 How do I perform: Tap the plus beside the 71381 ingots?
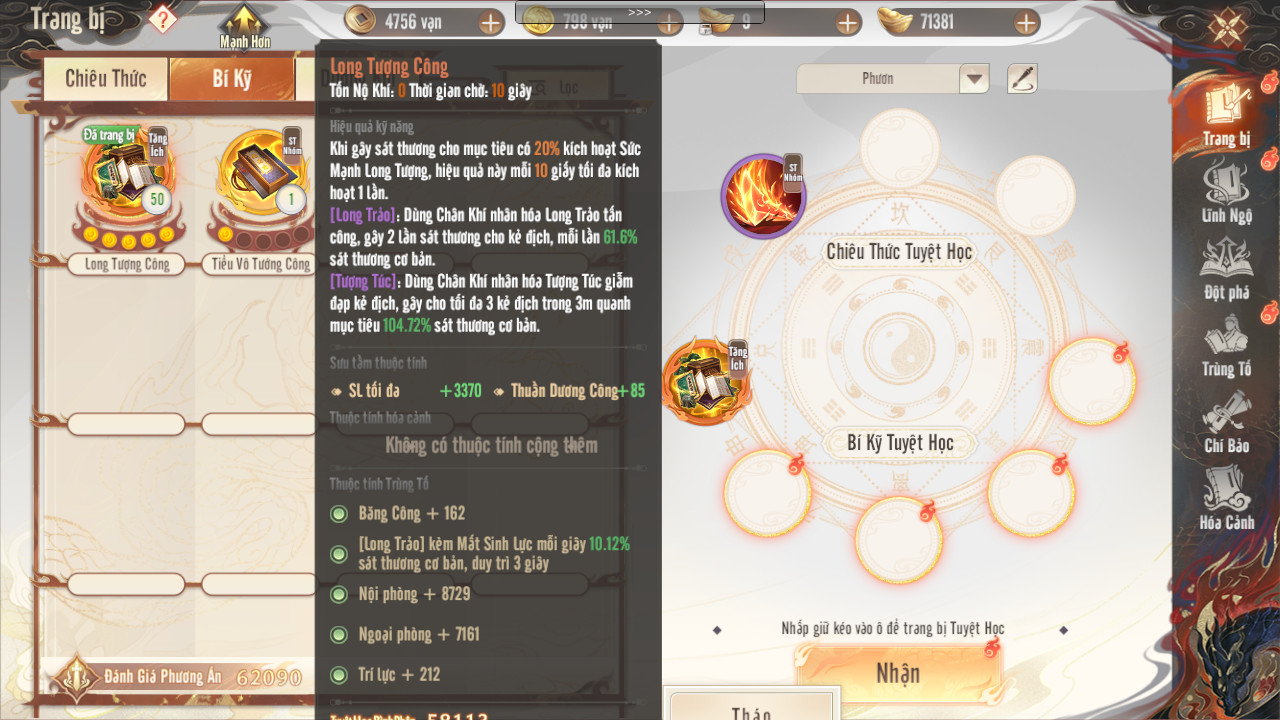pyautogui.click(x=1026, y=22)
